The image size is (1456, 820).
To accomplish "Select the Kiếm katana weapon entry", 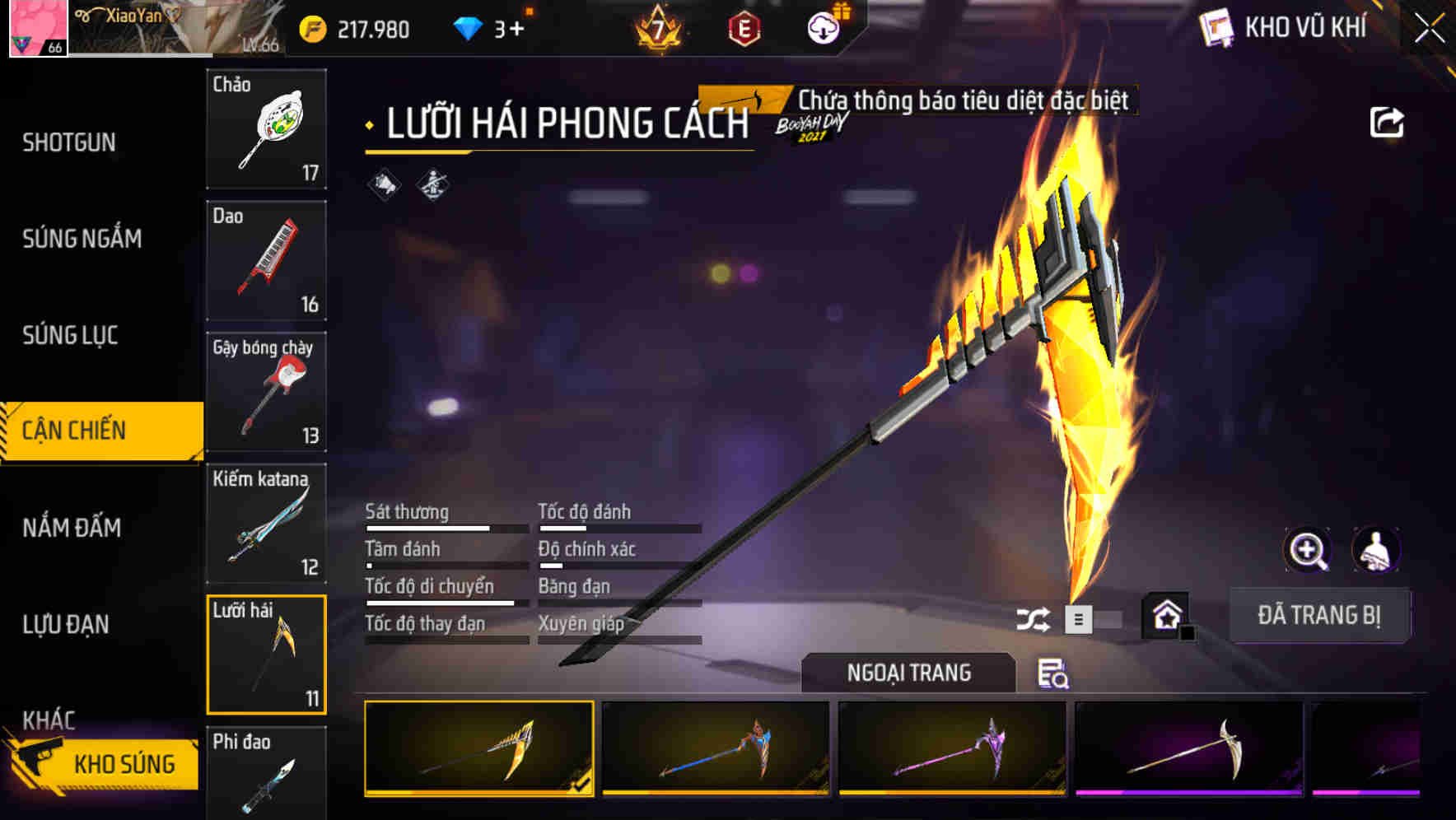I will (266, 524).
